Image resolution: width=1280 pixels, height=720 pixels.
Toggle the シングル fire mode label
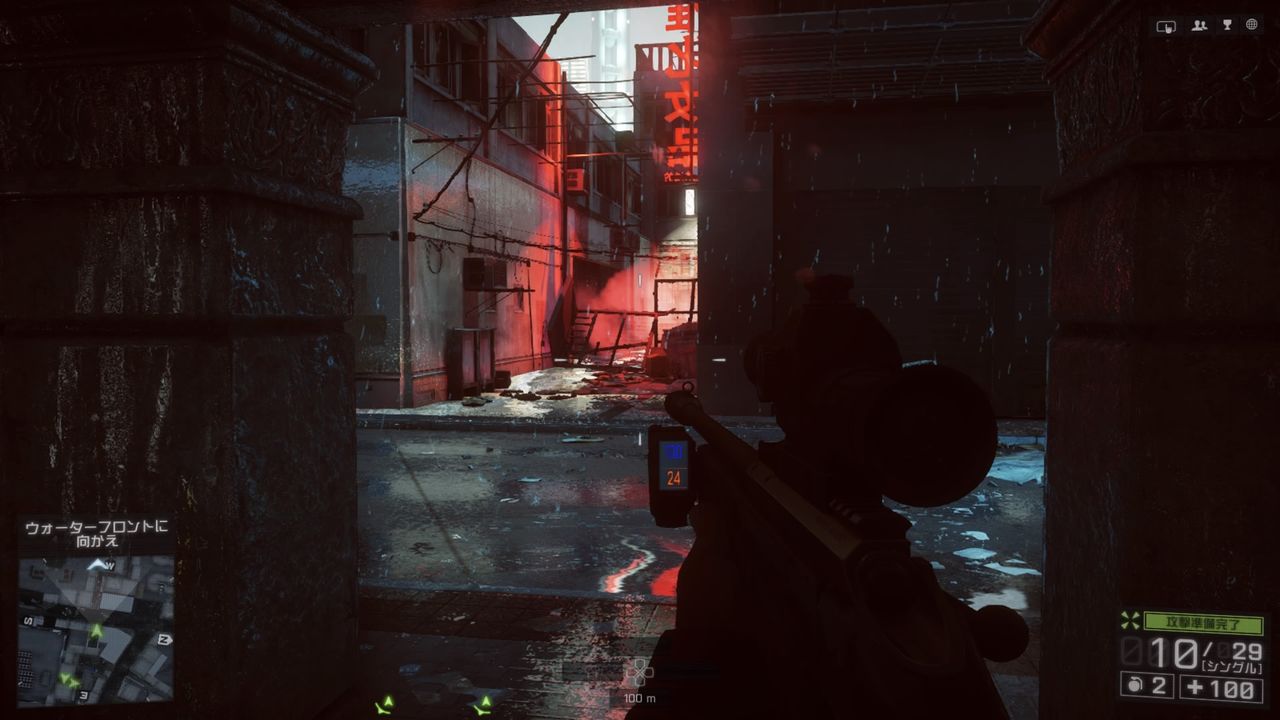click(1230, 666)
